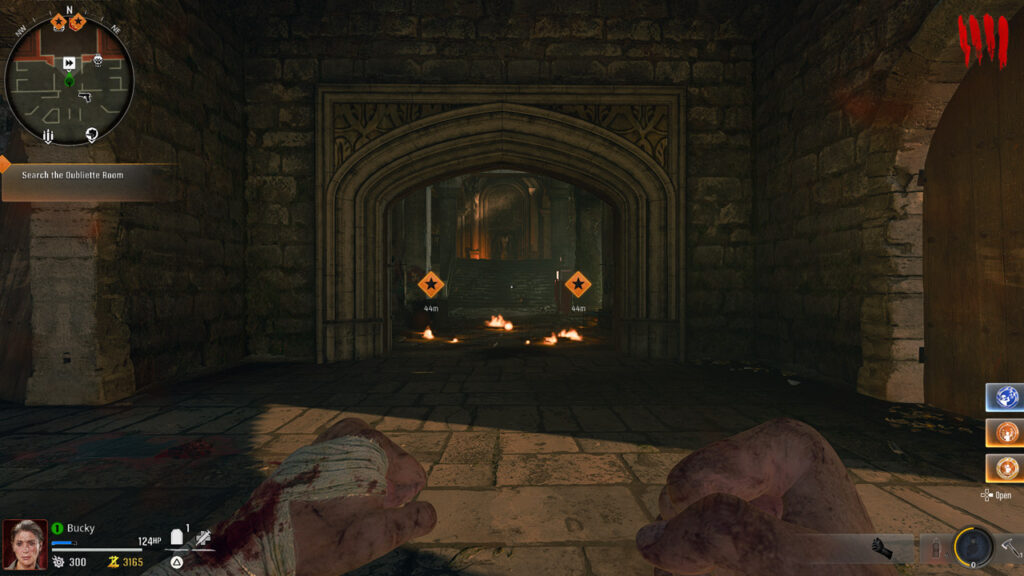Image resolution: width=1024 pixels, height=576 pixels.
Task: Choose the bottom orange gobblegum slot
Action: coord(1002,467)
